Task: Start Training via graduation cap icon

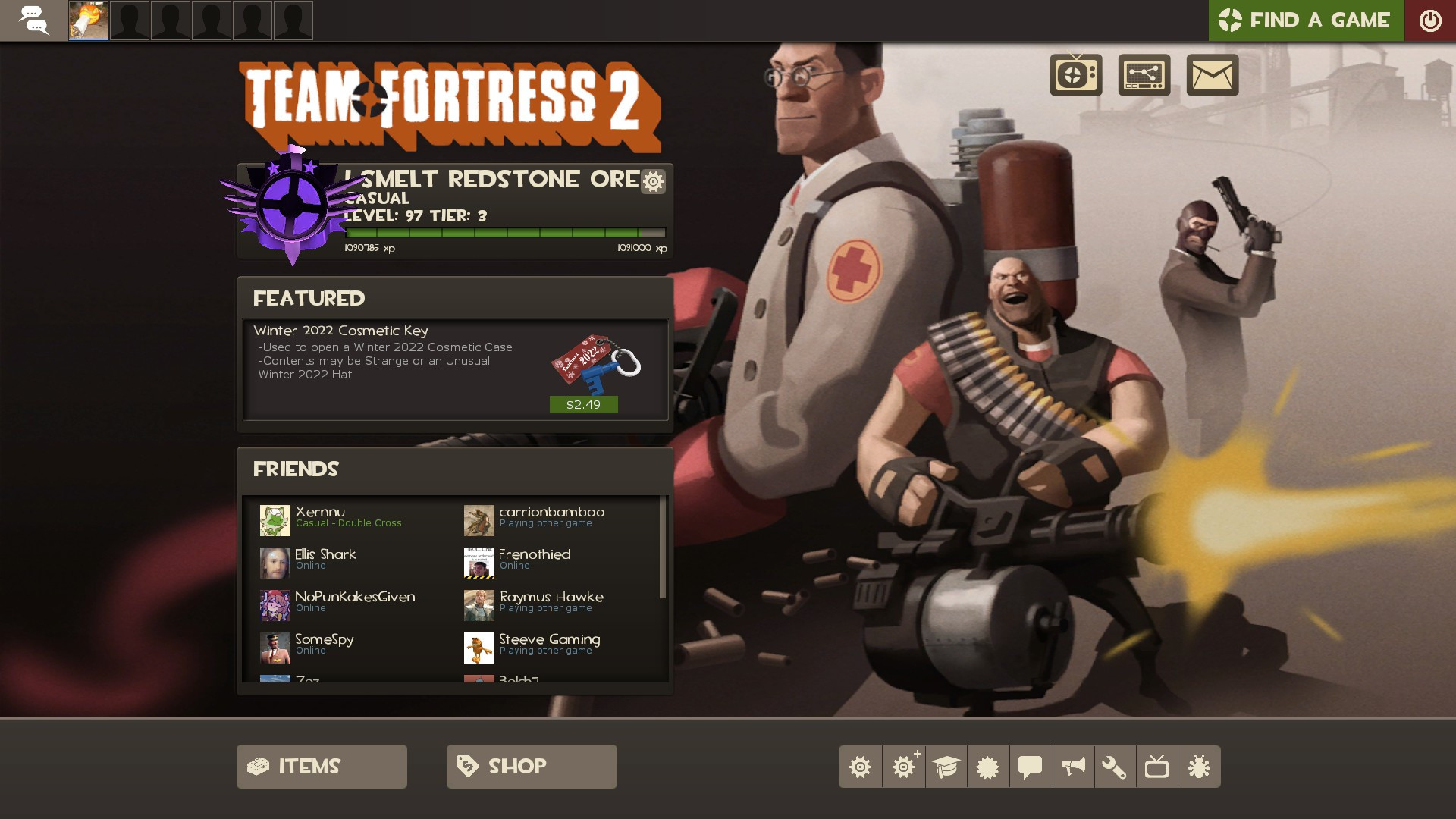Action: tap(946, 767)
